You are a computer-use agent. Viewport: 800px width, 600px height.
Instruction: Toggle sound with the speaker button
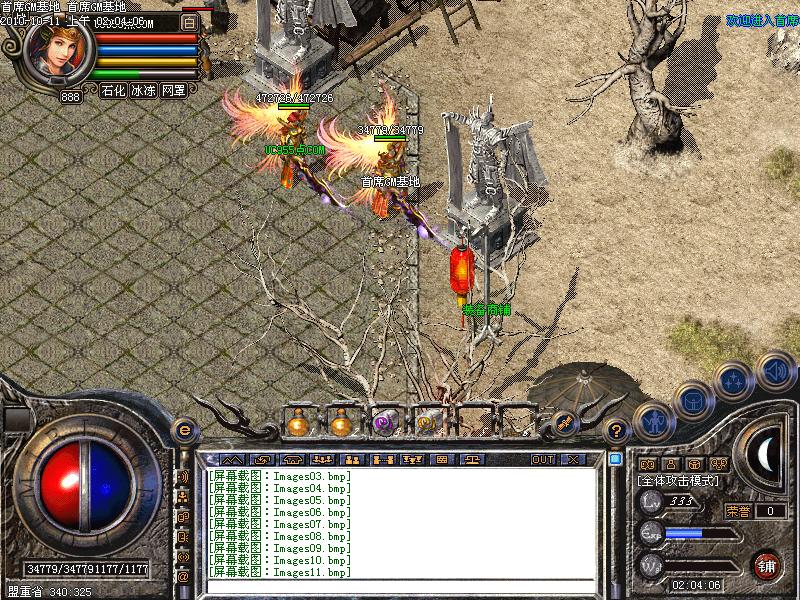tap(775, 371)
